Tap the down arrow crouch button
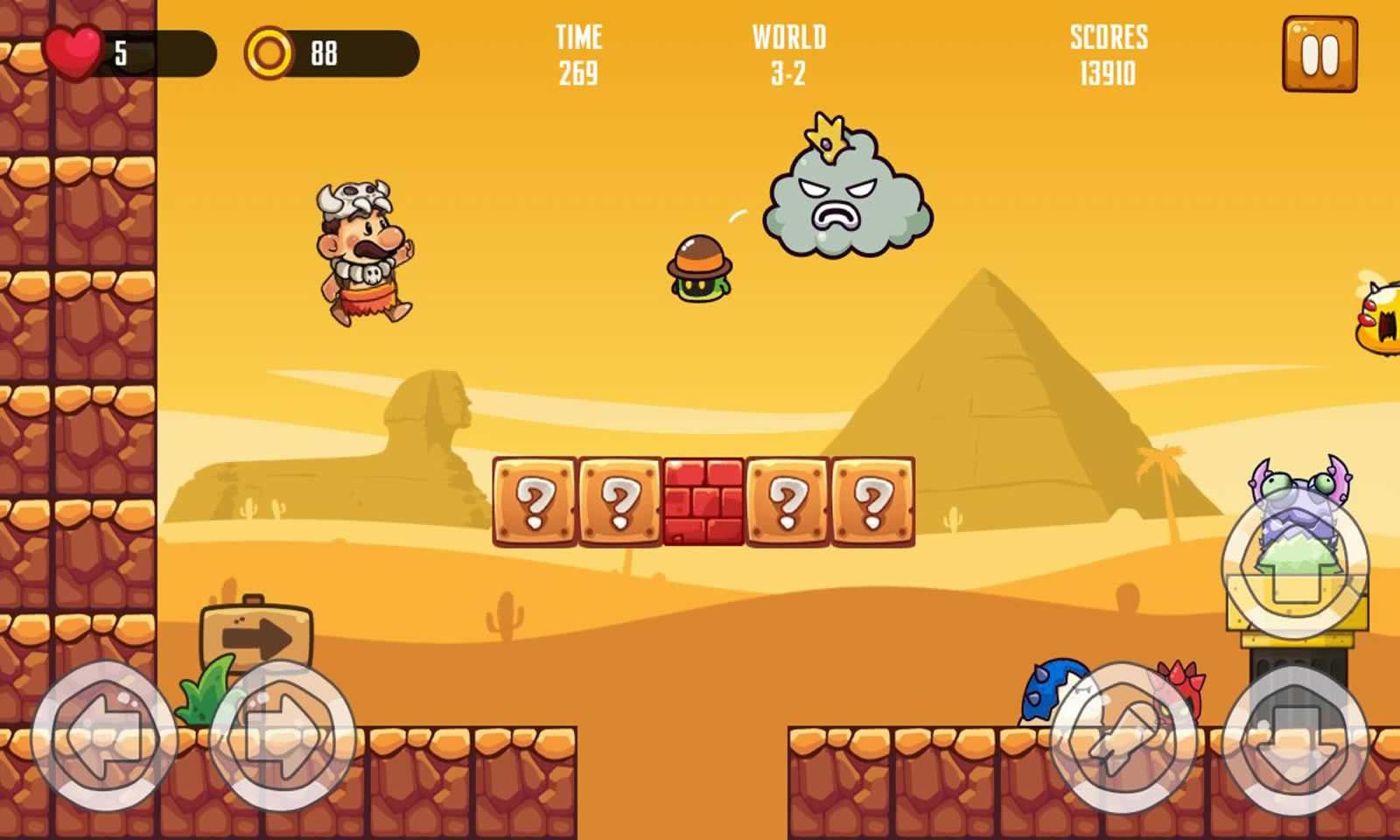 pos(1294,738)
